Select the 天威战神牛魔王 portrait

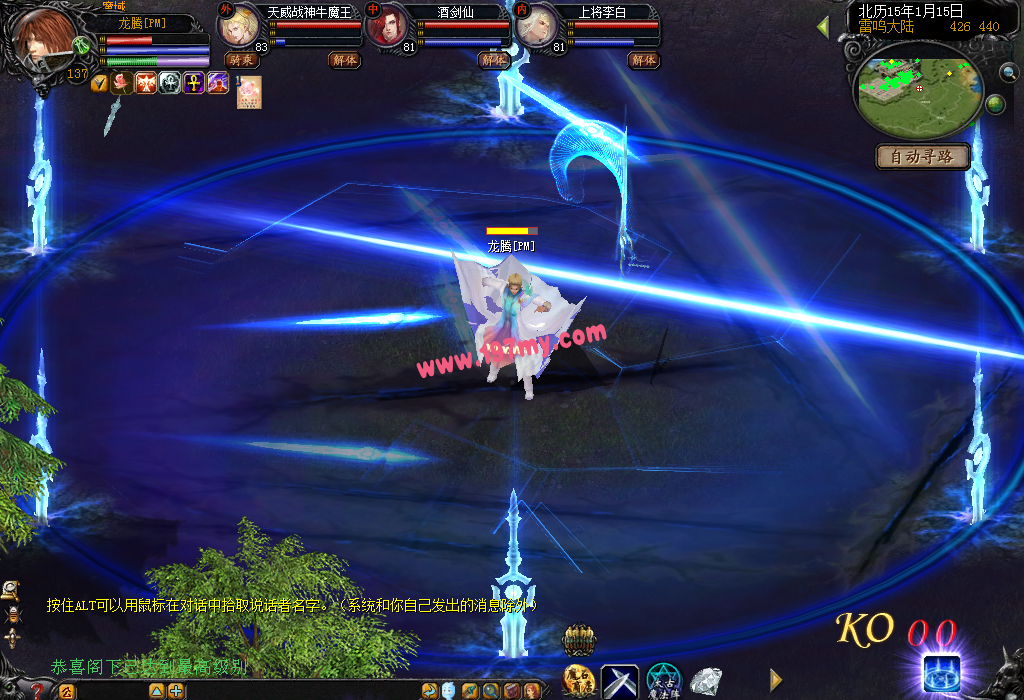coord(239,27)
